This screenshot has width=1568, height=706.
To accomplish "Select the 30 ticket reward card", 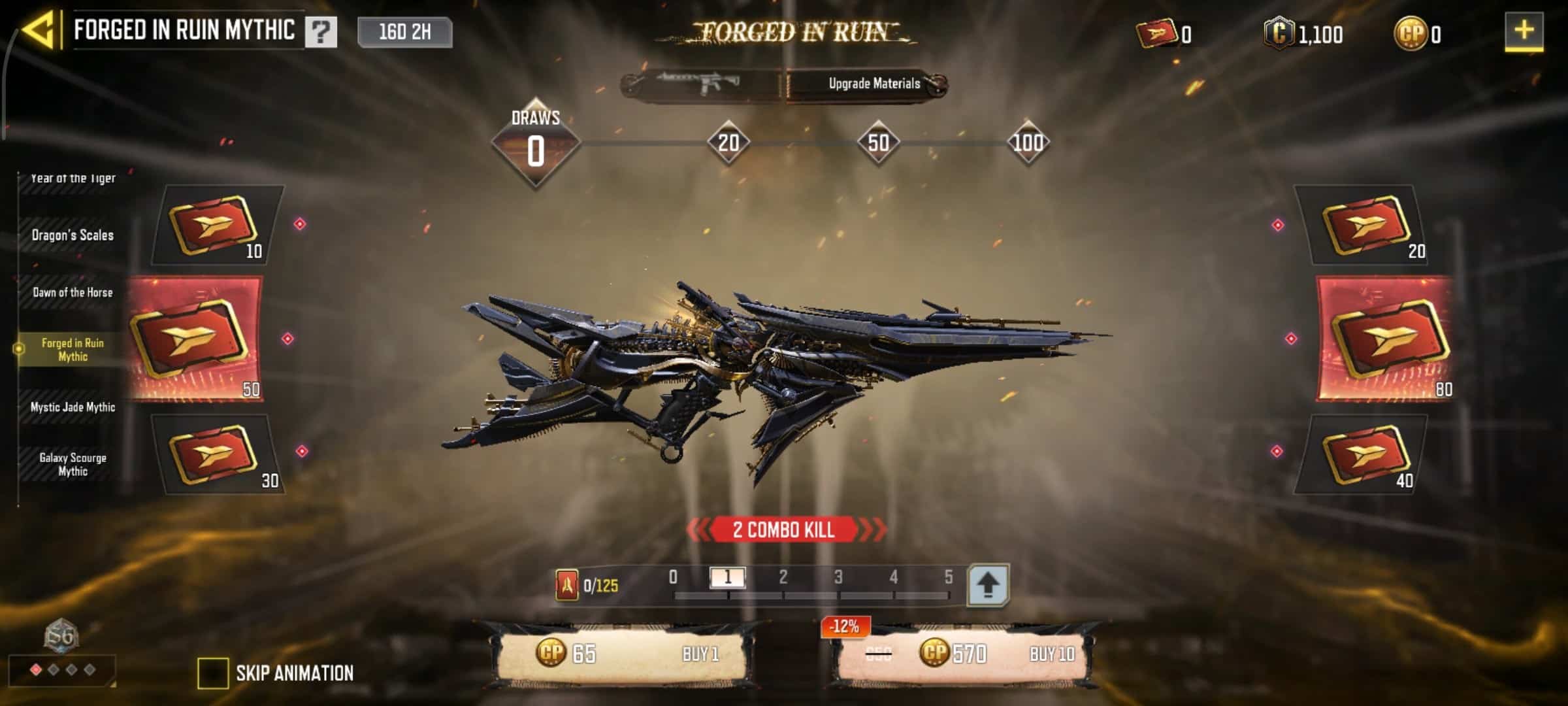I will (218, 454).
